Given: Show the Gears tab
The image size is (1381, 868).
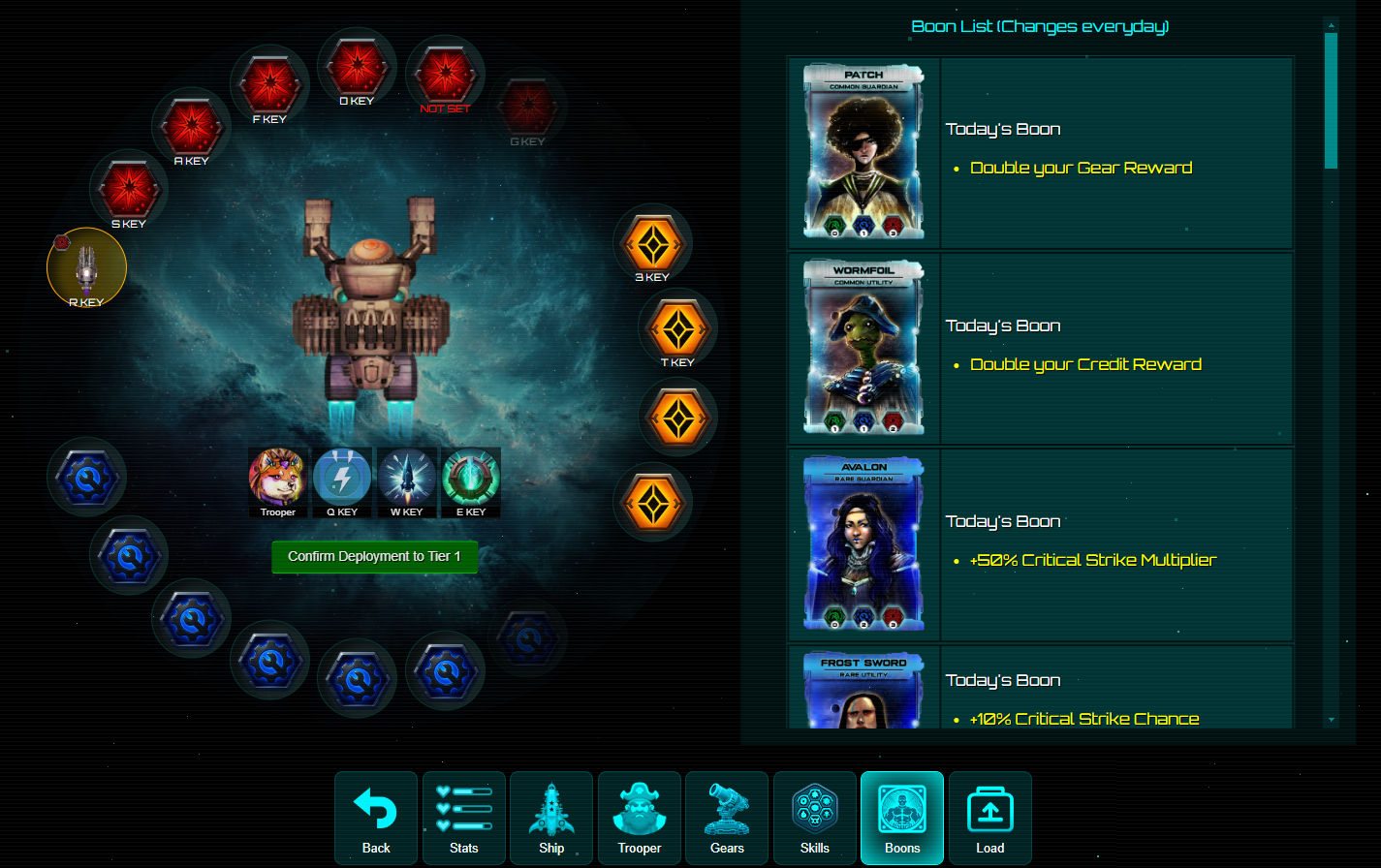Looking at the screenshot, I should [x=727, y=818].
